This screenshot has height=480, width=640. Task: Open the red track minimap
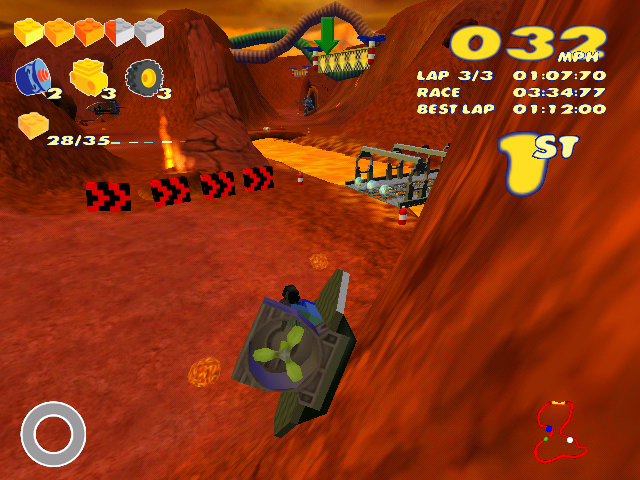click(x=558, y=432)
